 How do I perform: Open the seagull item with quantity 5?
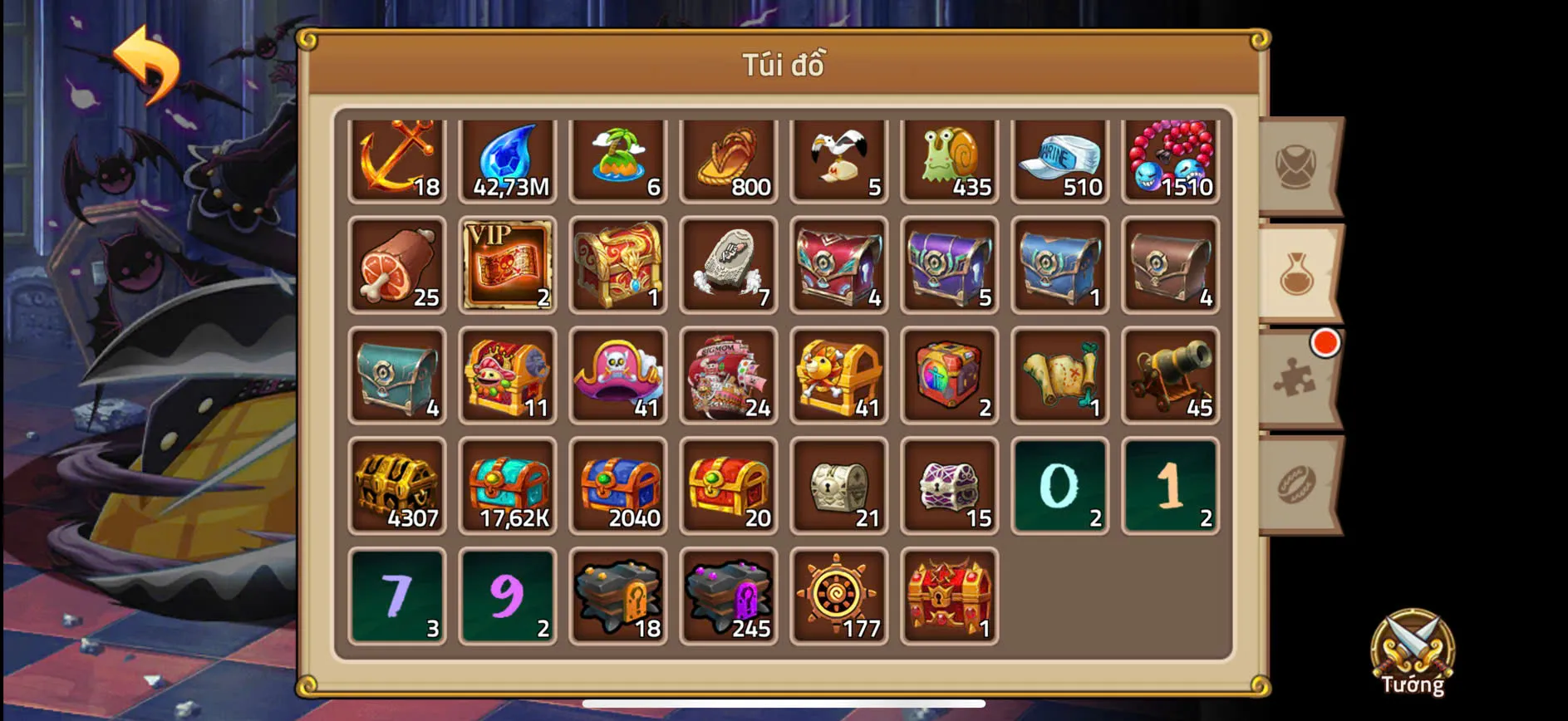tap(838, 159)
